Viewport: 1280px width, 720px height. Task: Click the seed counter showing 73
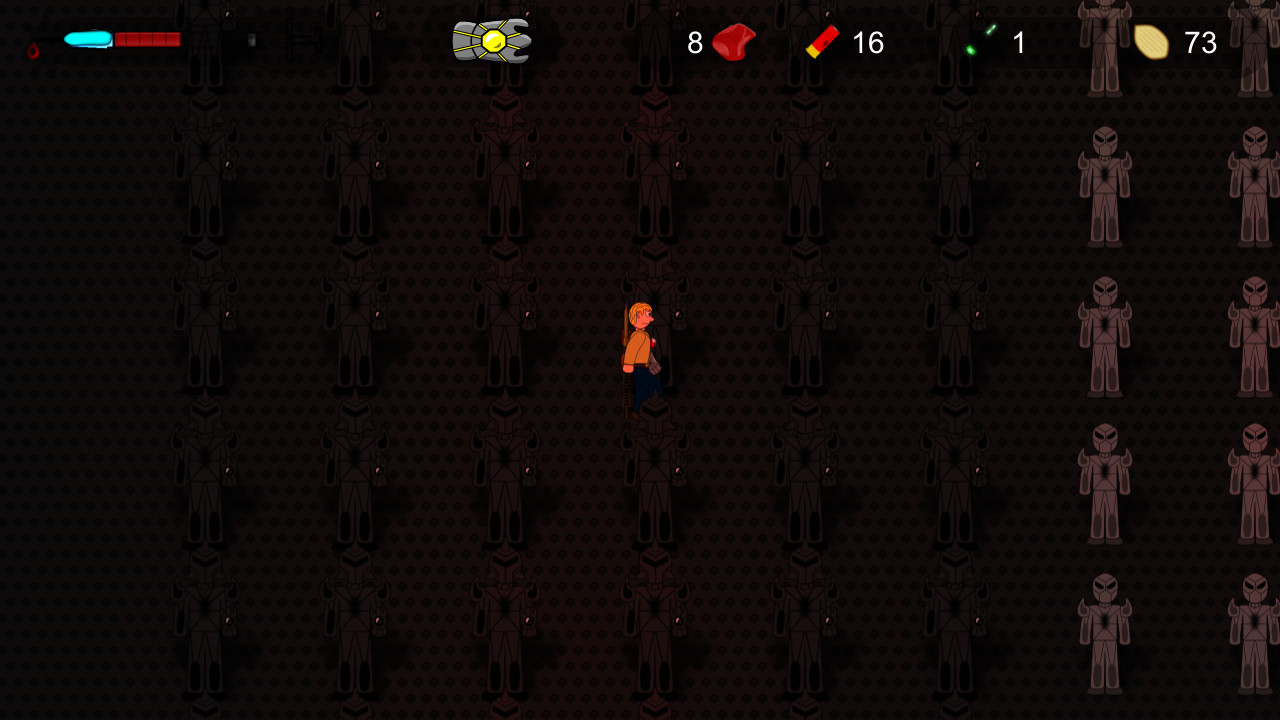tap(1201, 43)
